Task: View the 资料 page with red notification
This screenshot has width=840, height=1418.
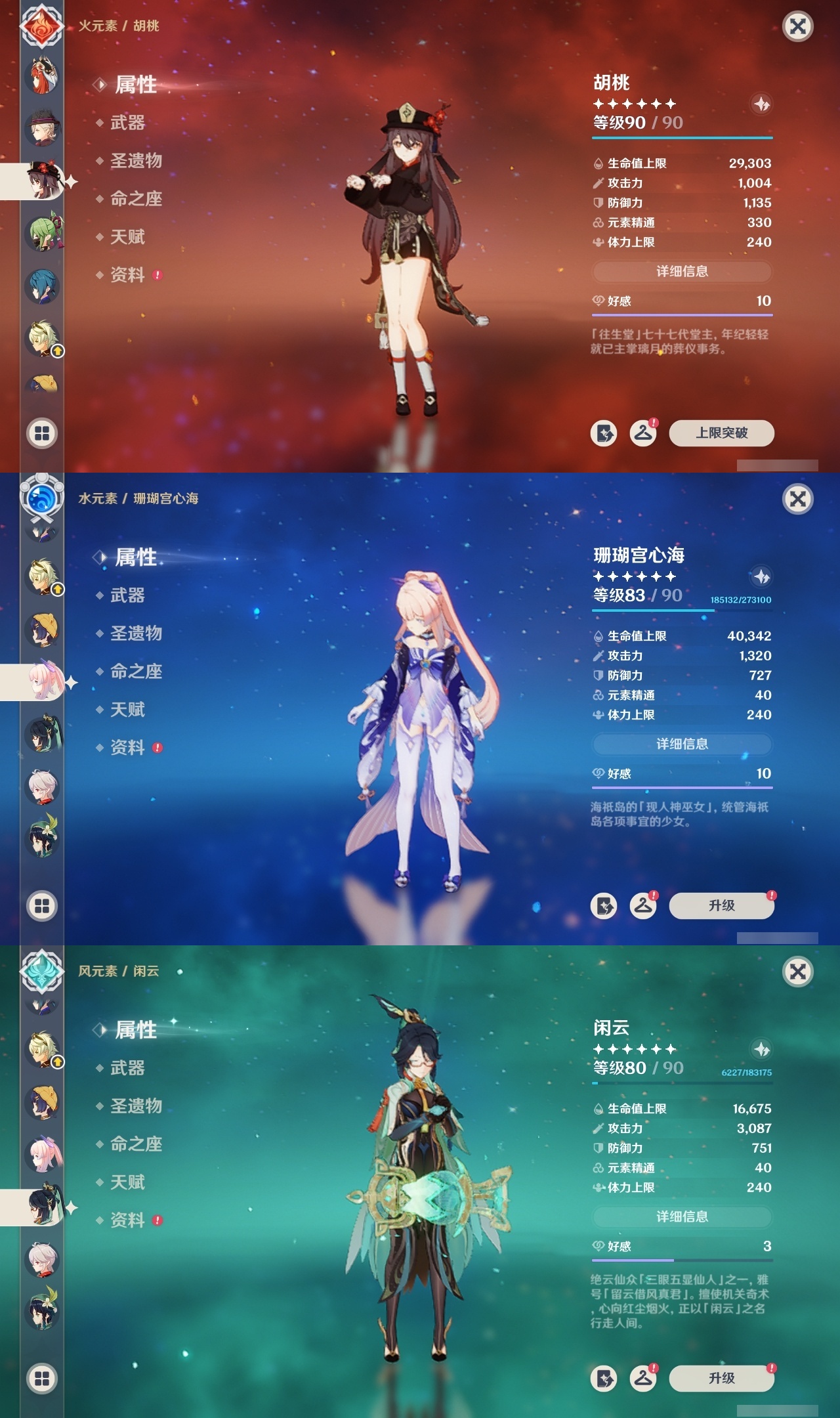Action: (128, 276)
